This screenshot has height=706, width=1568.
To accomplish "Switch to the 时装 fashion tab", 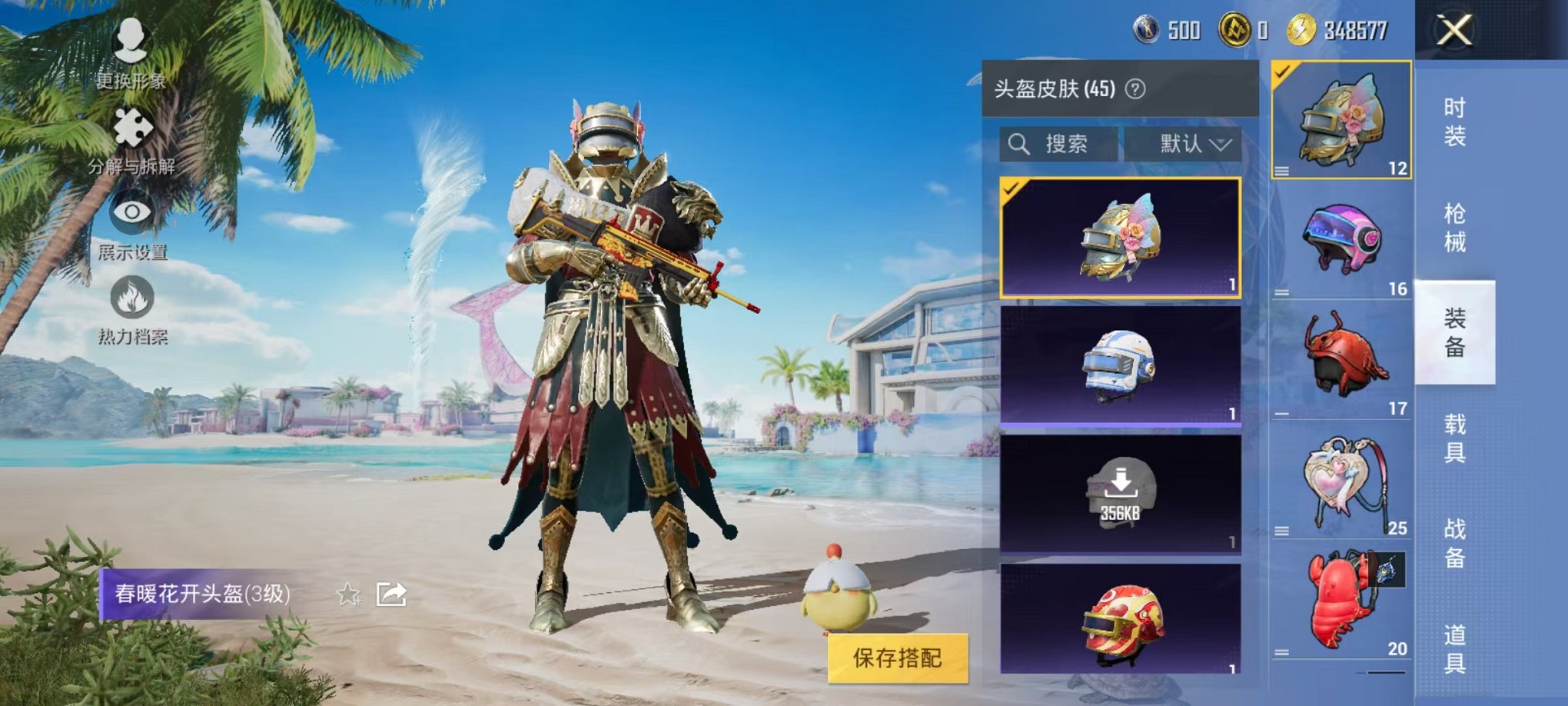I will tap(1456, 123).
